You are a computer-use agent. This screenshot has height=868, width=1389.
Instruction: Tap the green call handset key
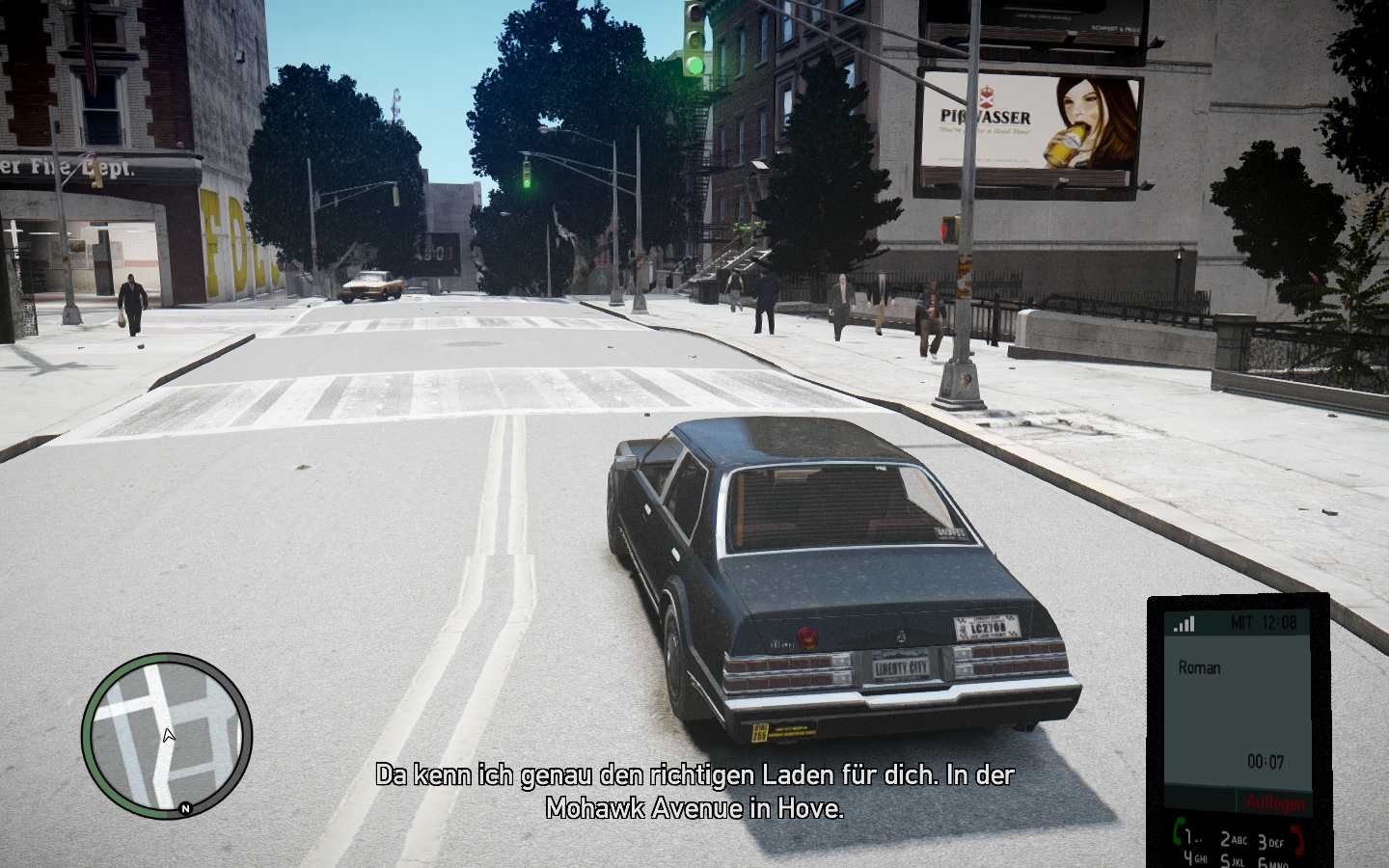[x=1179, y=830]
